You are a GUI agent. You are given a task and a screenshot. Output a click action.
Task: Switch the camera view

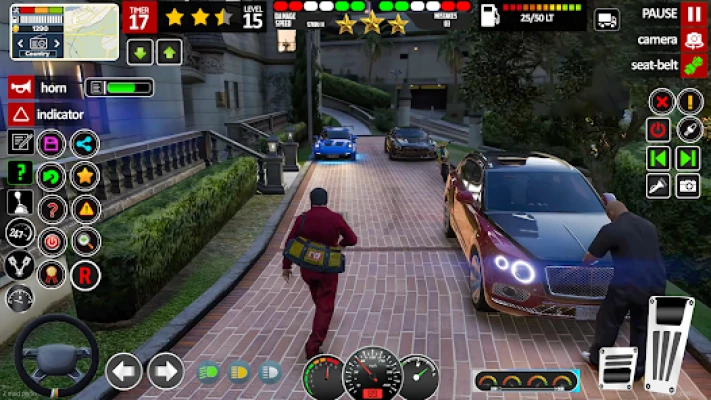693,40
